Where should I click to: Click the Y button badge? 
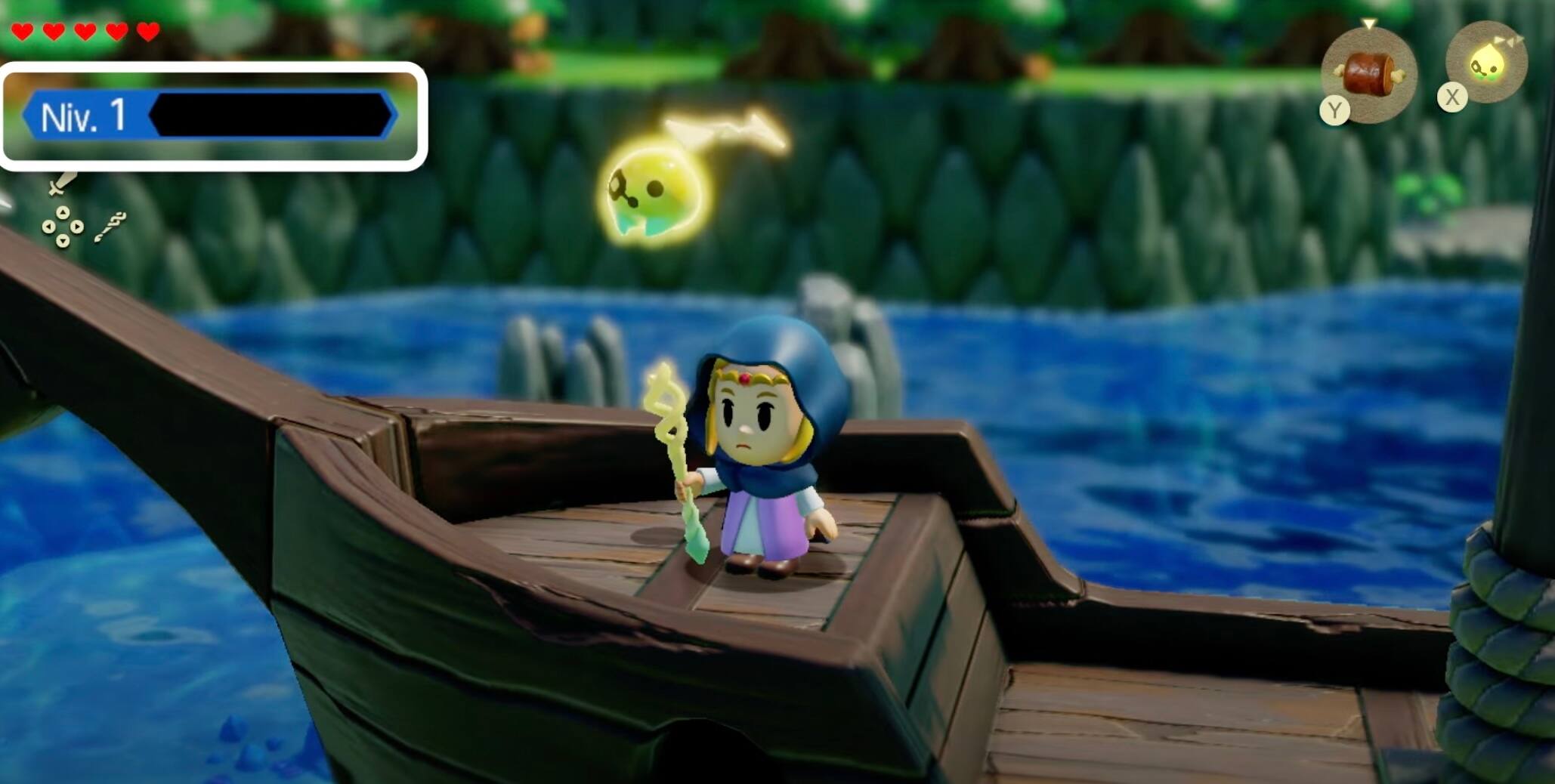[x=1334, y=110]
